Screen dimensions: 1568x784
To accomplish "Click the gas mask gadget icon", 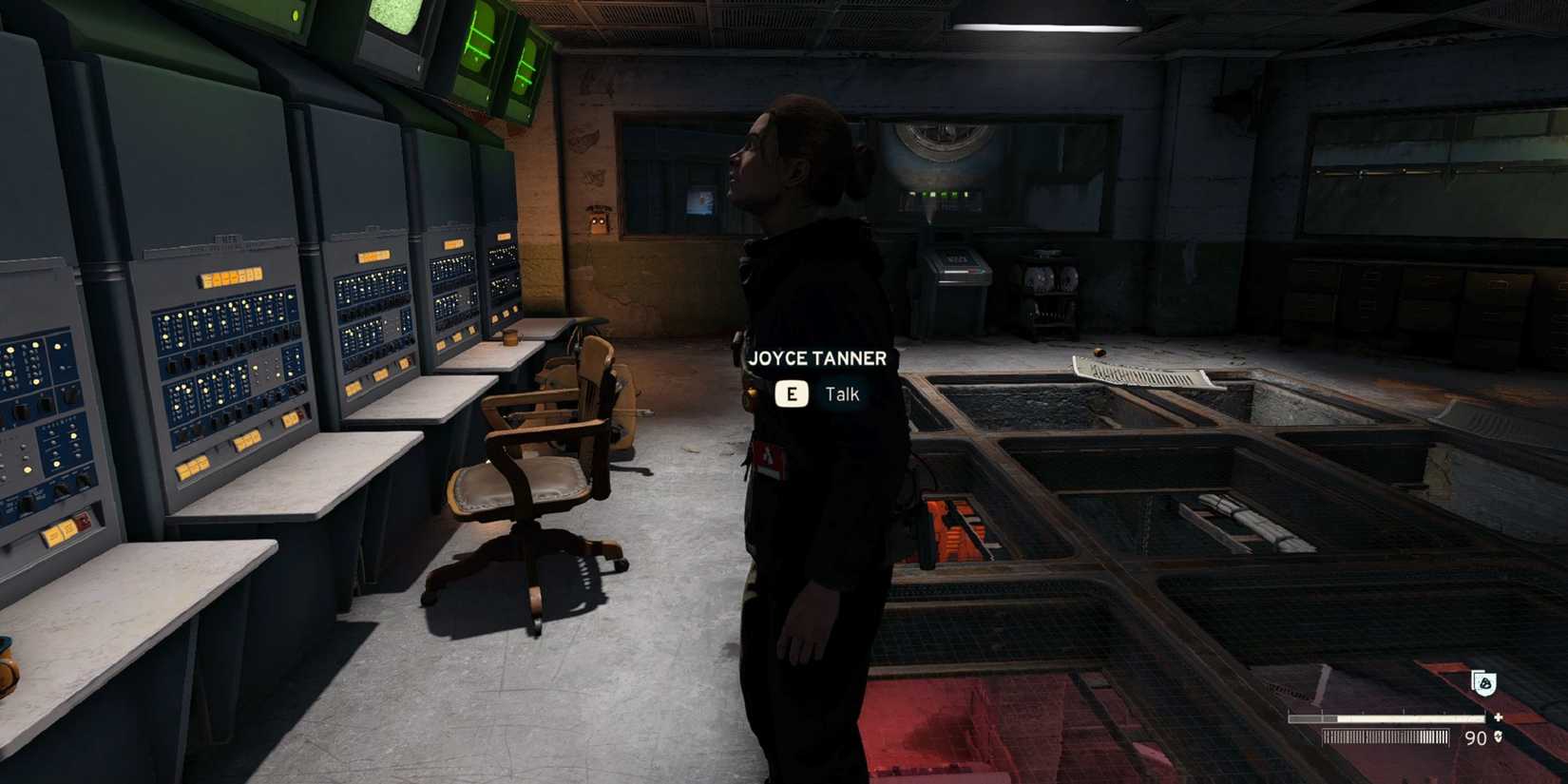I will click(x=1484, y=684).
